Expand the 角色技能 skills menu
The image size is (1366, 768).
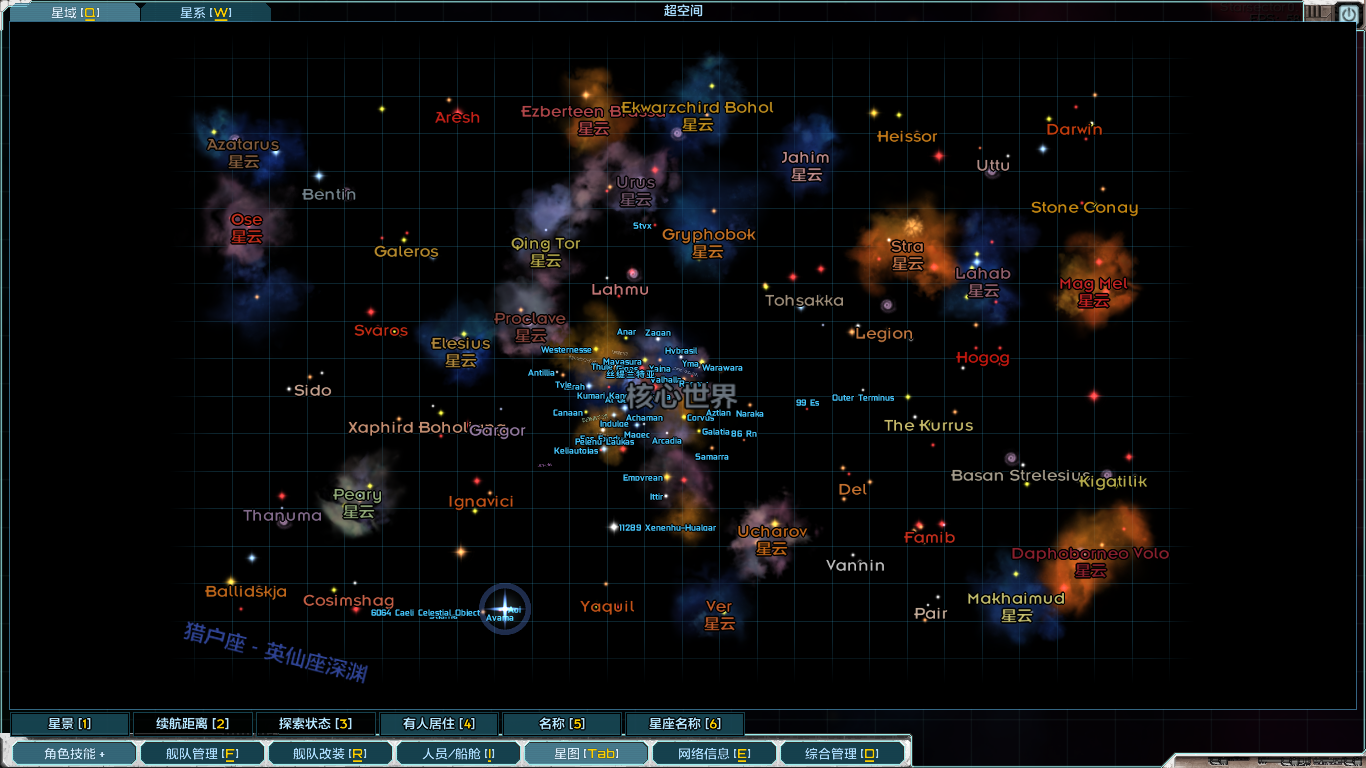(x=73, y=752)
